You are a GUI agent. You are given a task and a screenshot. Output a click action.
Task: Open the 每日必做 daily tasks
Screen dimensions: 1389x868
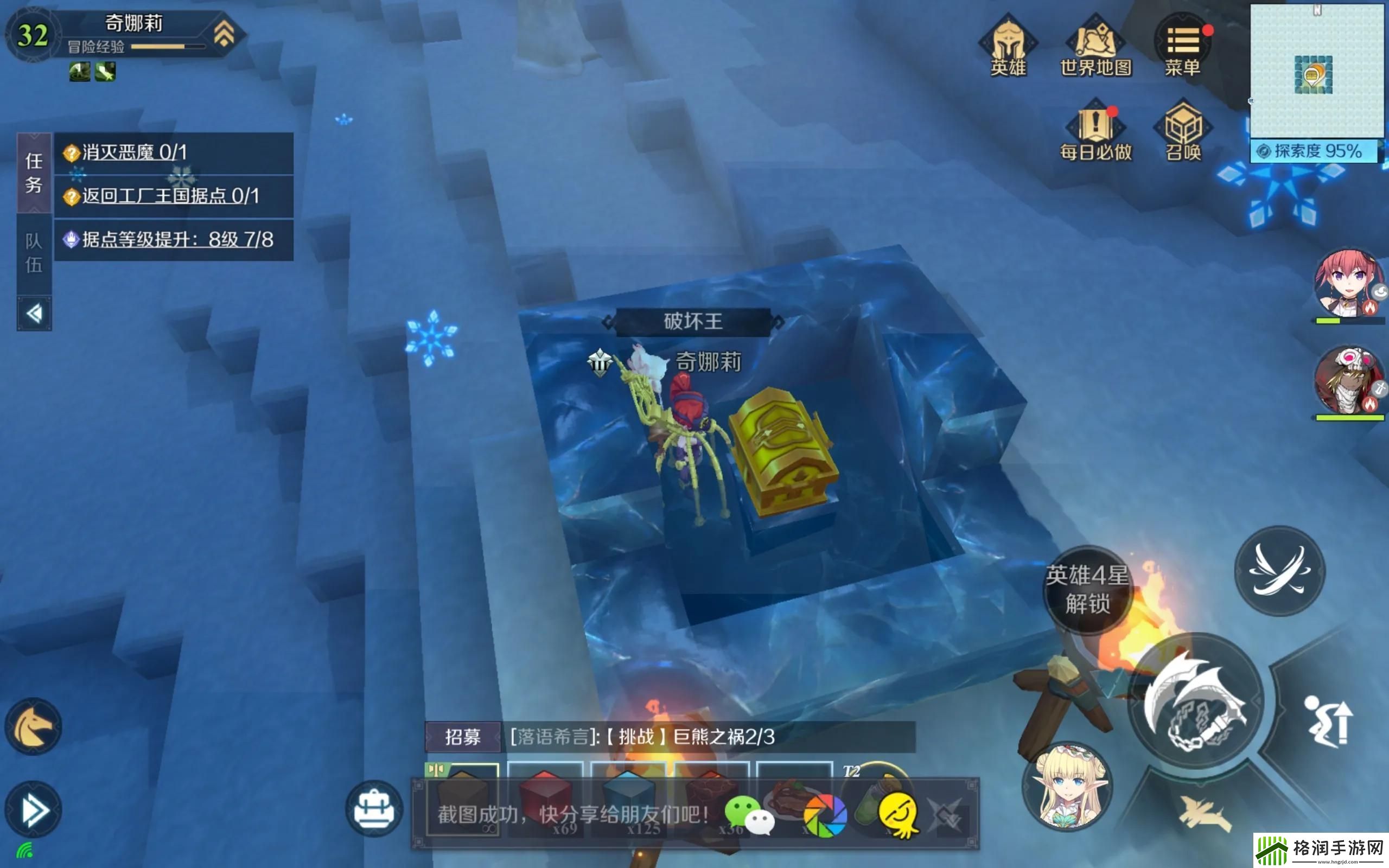point(1095,131)
